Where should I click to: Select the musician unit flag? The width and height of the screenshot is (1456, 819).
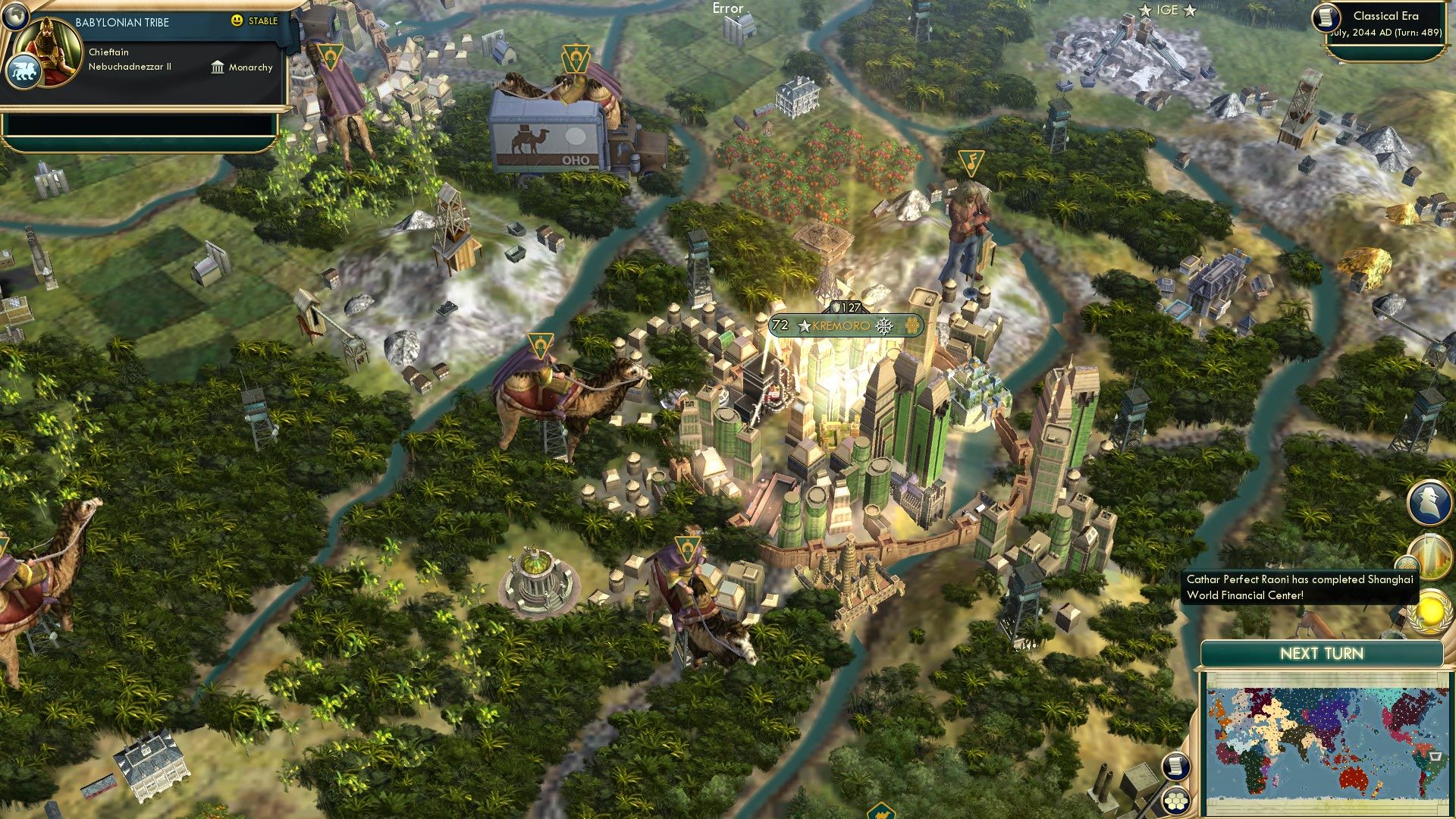click(971, 162)
